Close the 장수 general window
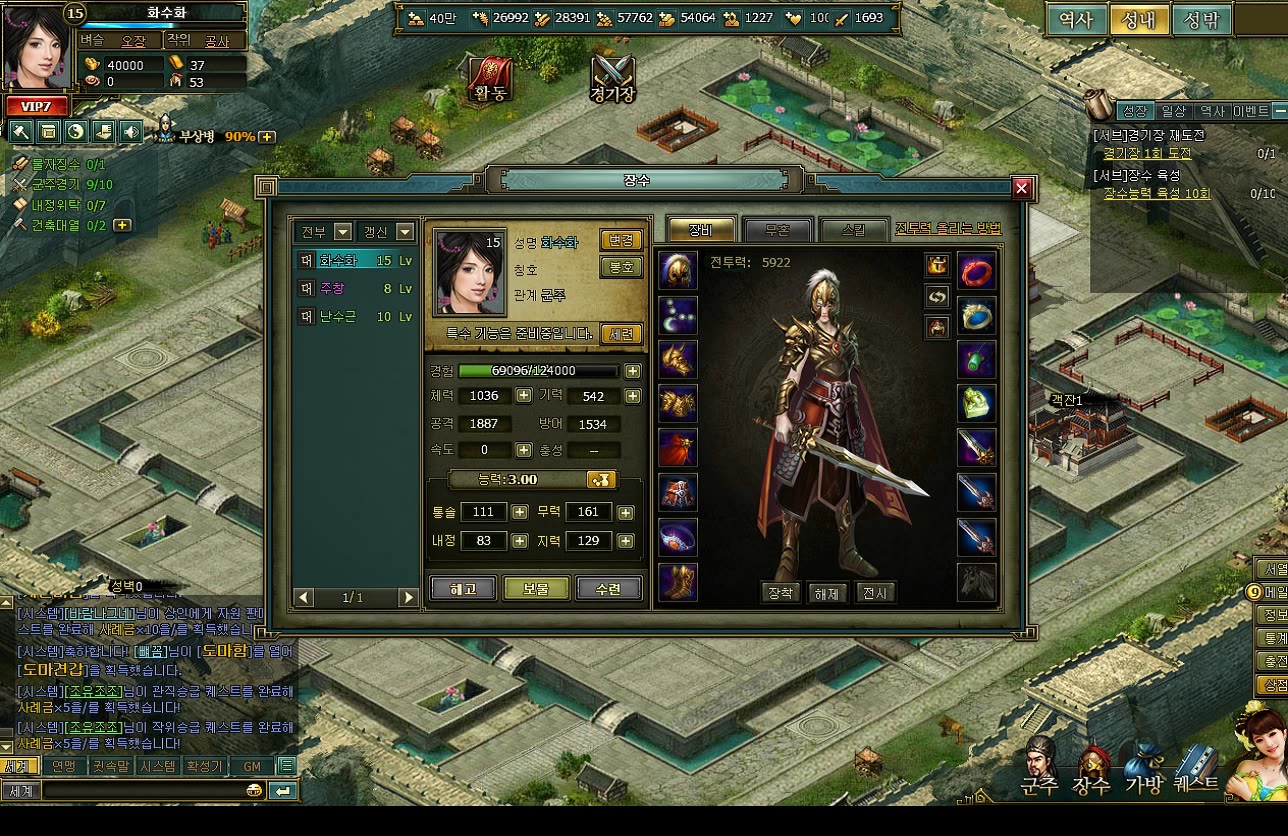 1021,188
